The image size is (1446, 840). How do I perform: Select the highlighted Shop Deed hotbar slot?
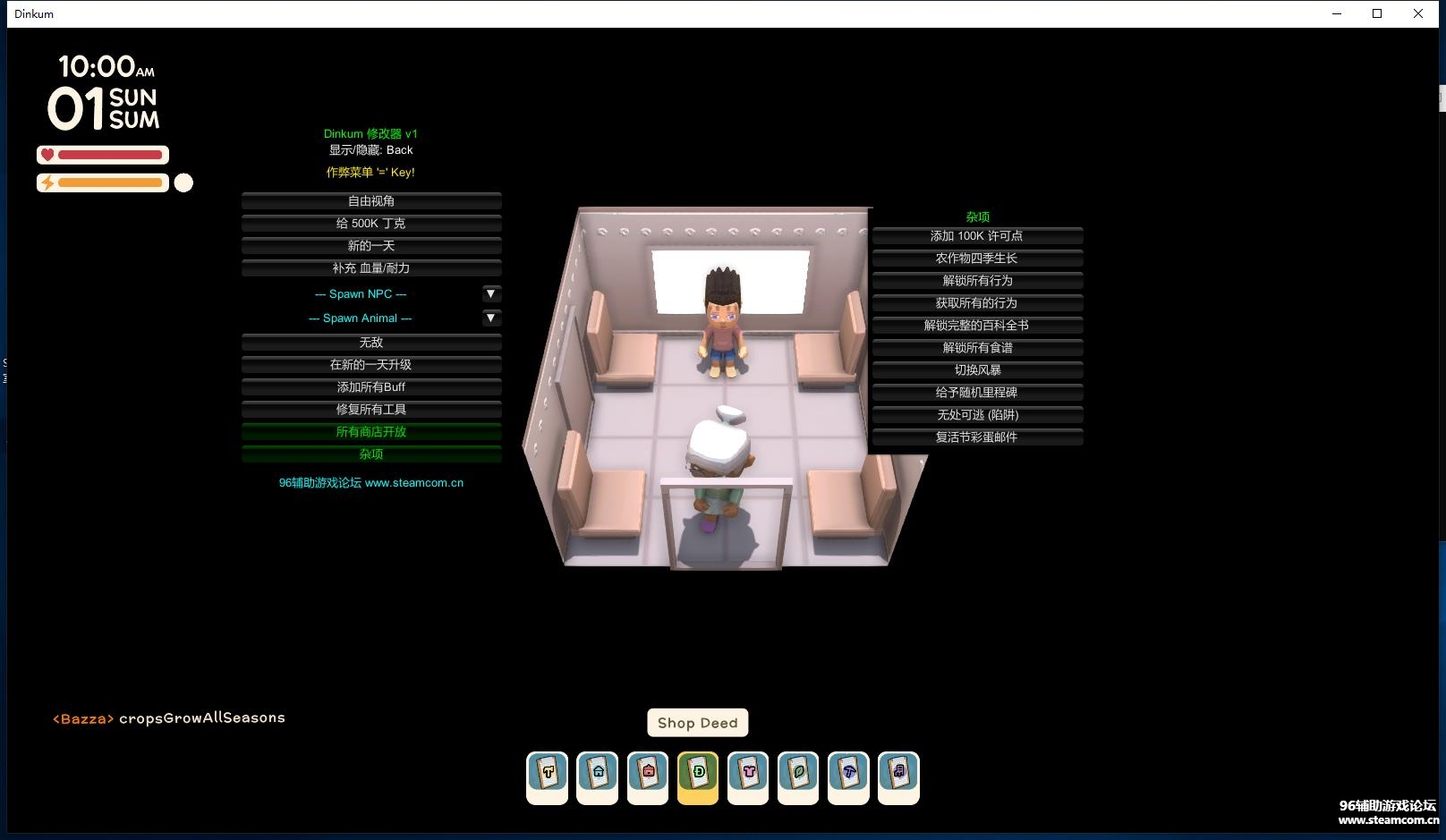click(x=698, y=776)
